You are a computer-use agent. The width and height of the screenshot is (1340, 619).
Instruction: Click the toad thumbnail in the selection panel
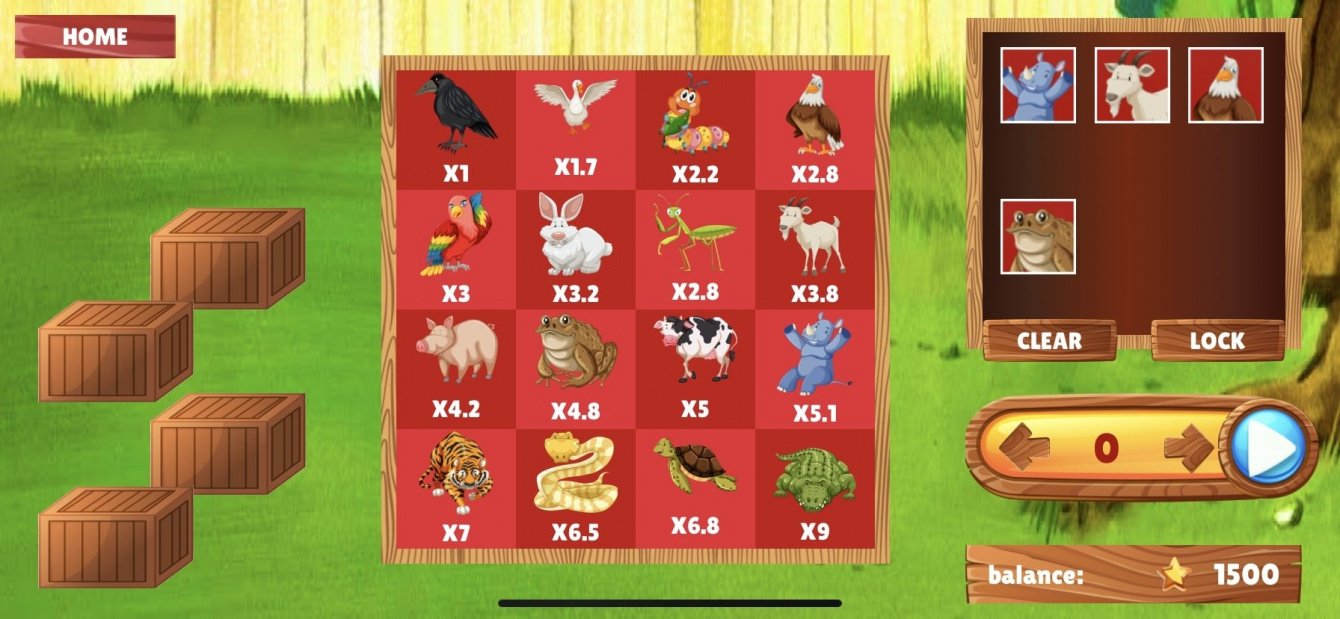[x=1038, y=236]
